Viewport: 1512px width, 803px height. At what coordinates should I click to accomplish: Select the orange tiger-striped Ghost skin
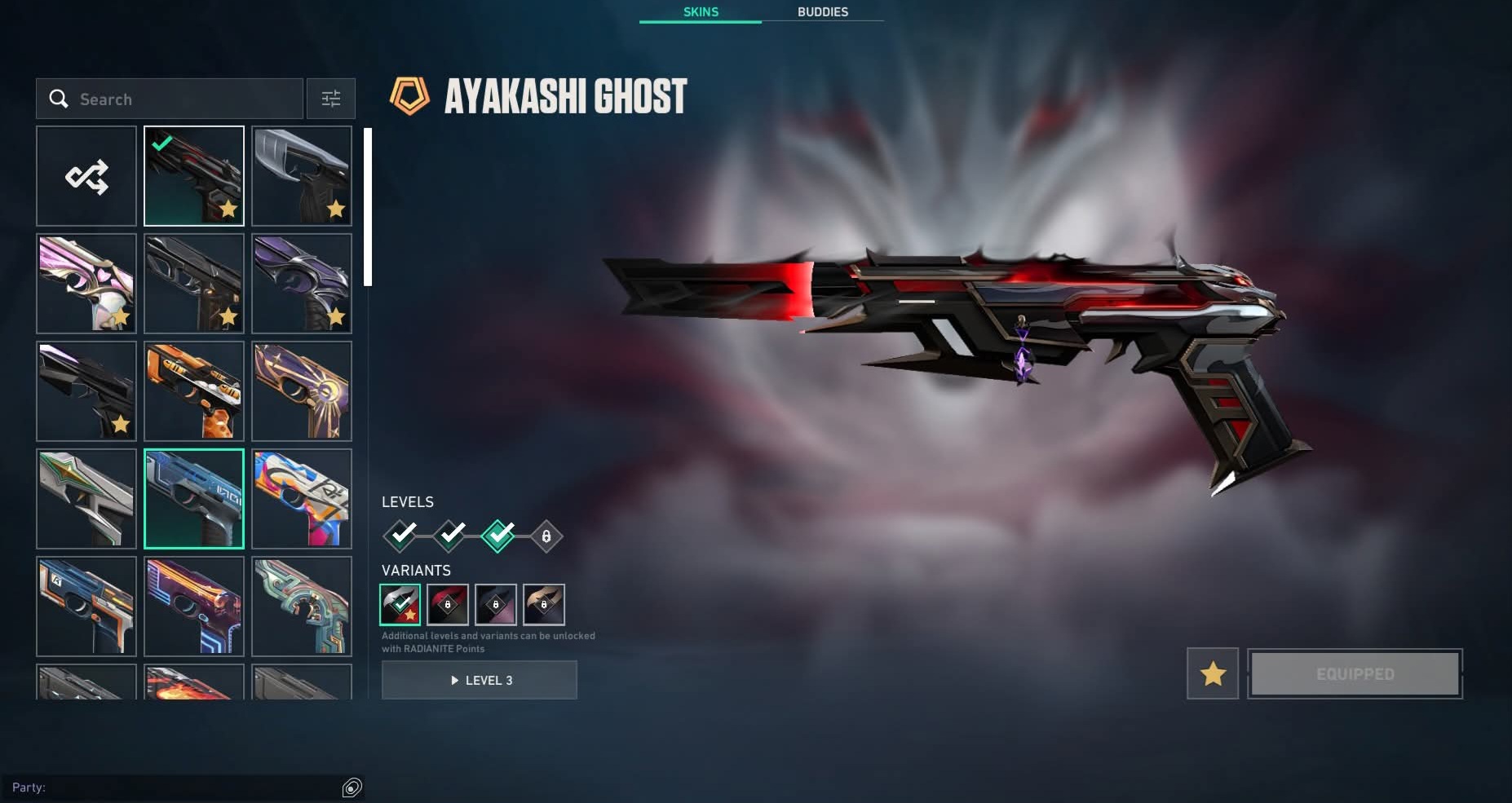coord(194,391)
